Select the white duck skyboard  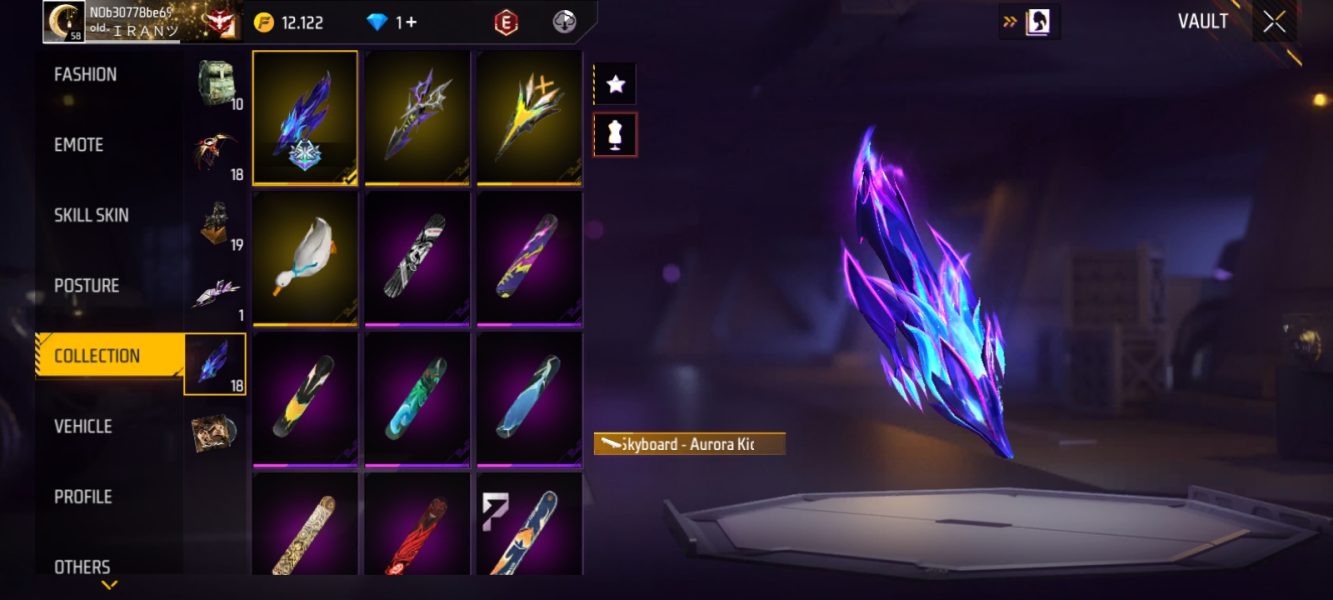point(305,257)
